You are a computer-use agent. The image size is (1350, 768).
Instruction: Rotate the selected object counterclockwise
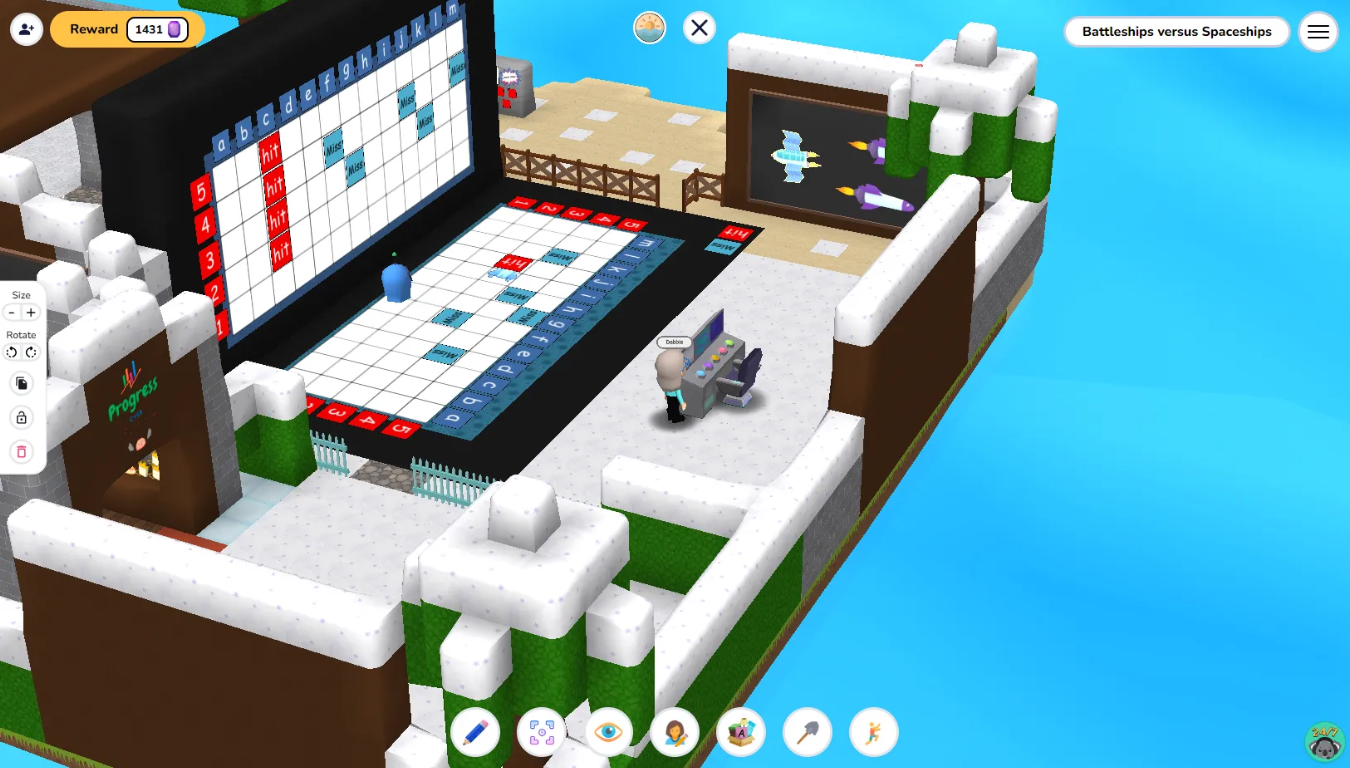pos(11,352)
